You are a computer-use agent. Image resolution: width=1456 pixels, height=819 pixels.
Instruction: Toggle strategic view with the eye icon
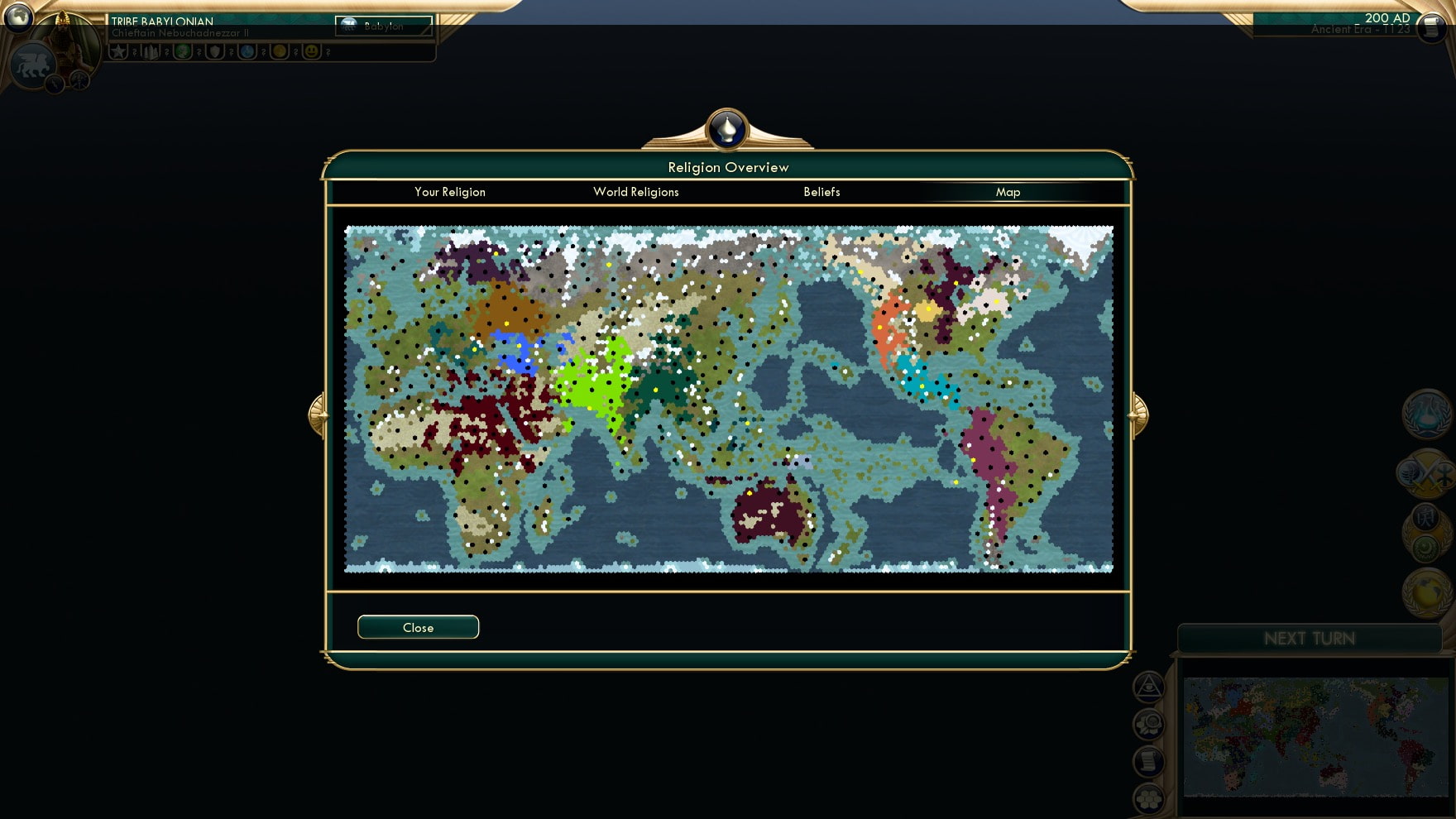click(1149, 687)
